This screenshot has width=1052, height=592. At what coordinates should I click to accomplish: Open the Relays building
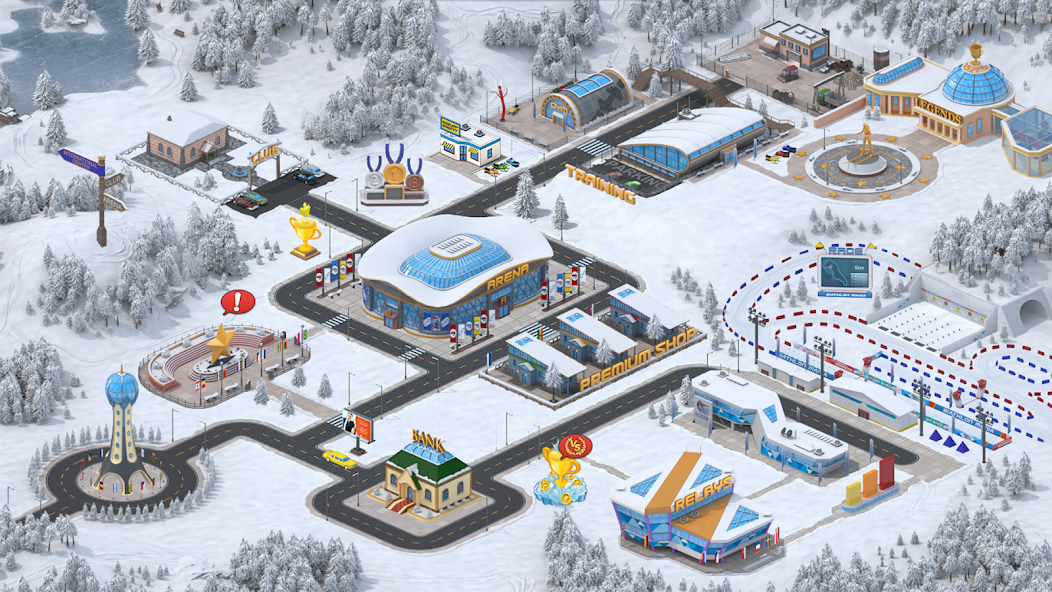[x=695, y=508]
